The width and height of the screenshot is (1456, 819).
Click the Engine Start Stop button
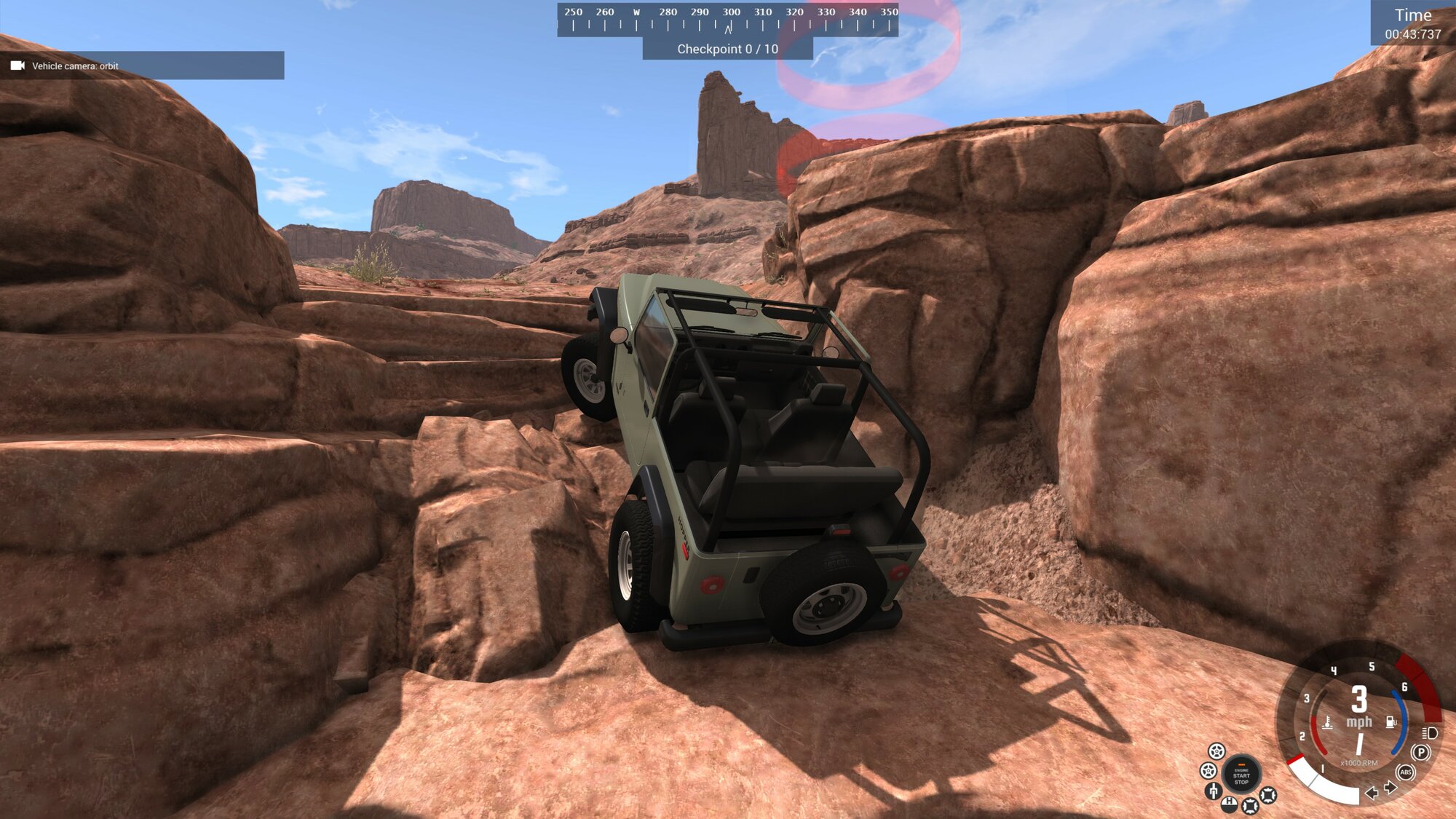coord(1241,775)
